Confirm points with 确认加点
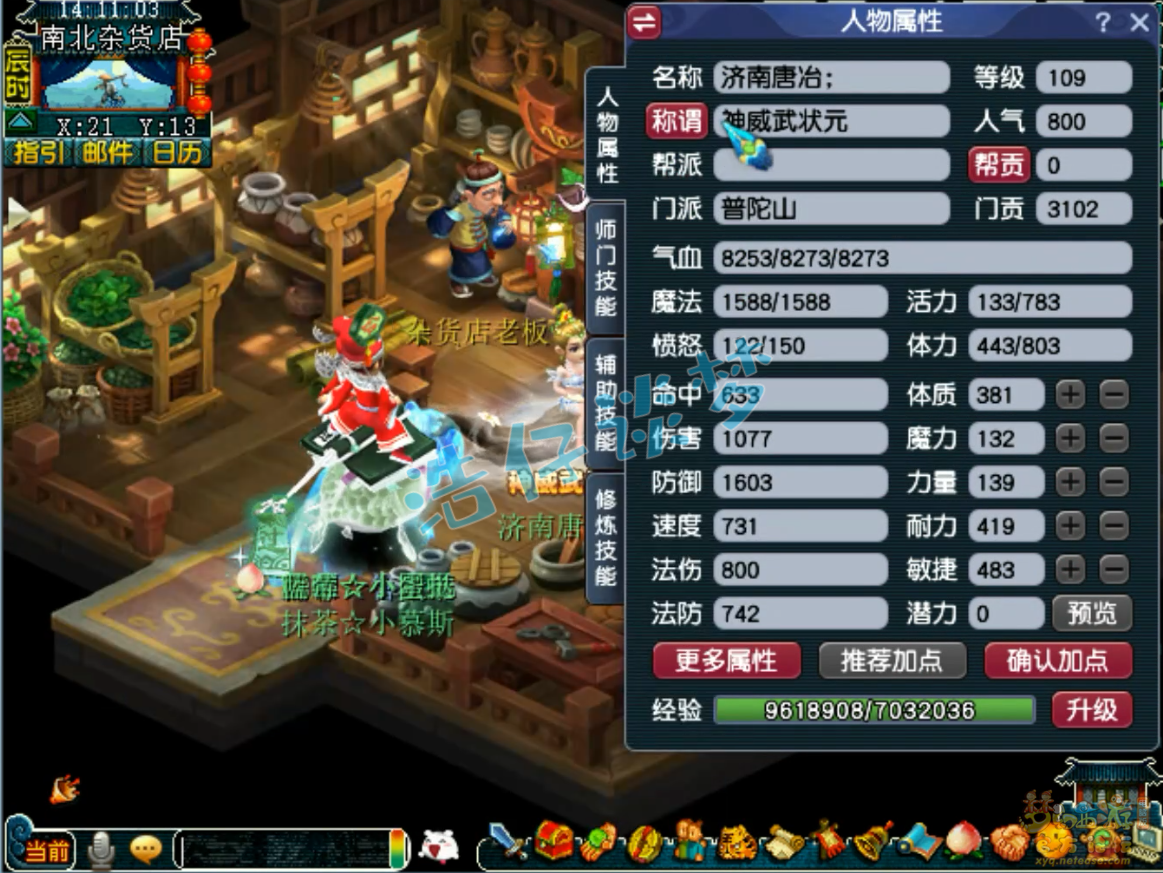The width and height of the screenshot is (1163, 873). 1057,660
